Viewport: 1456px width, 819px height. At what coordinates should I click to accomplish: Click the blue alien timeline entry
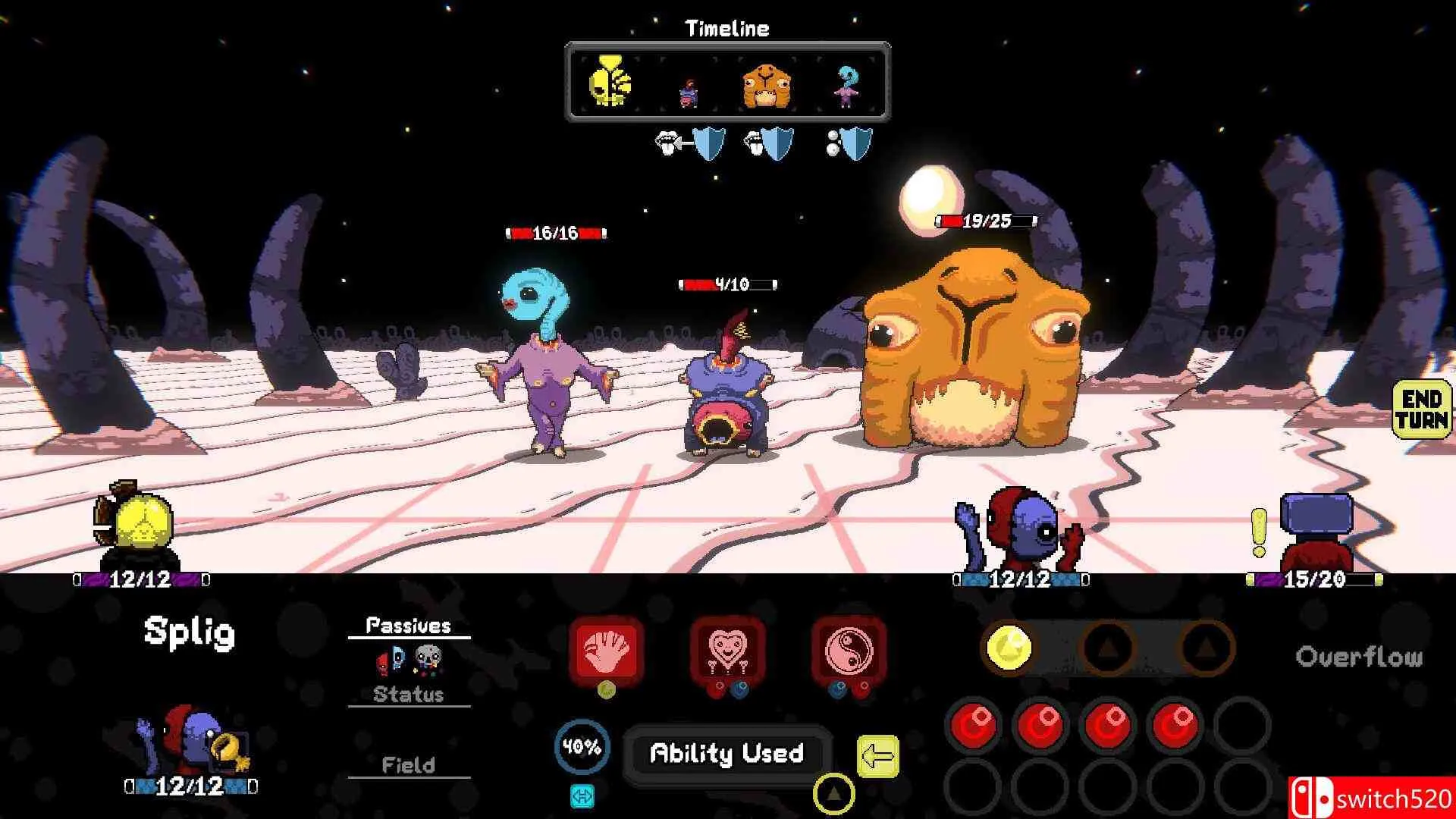tap(846, 86)
